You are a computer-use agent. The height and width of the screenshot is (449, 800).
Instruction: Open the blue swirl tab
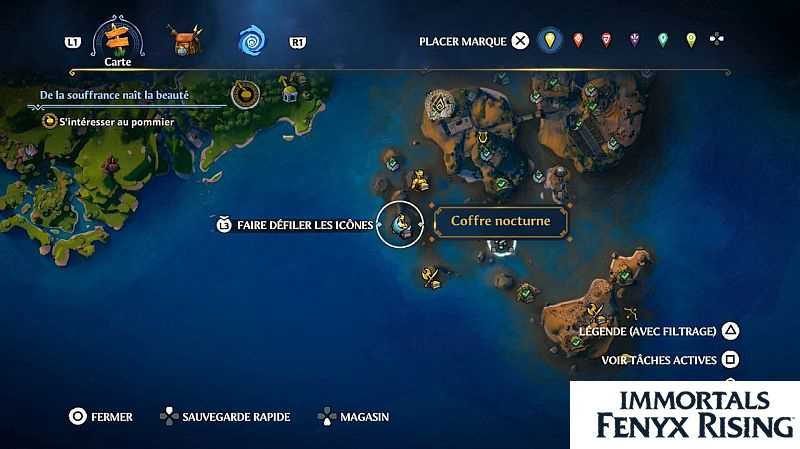pos(251,41)
